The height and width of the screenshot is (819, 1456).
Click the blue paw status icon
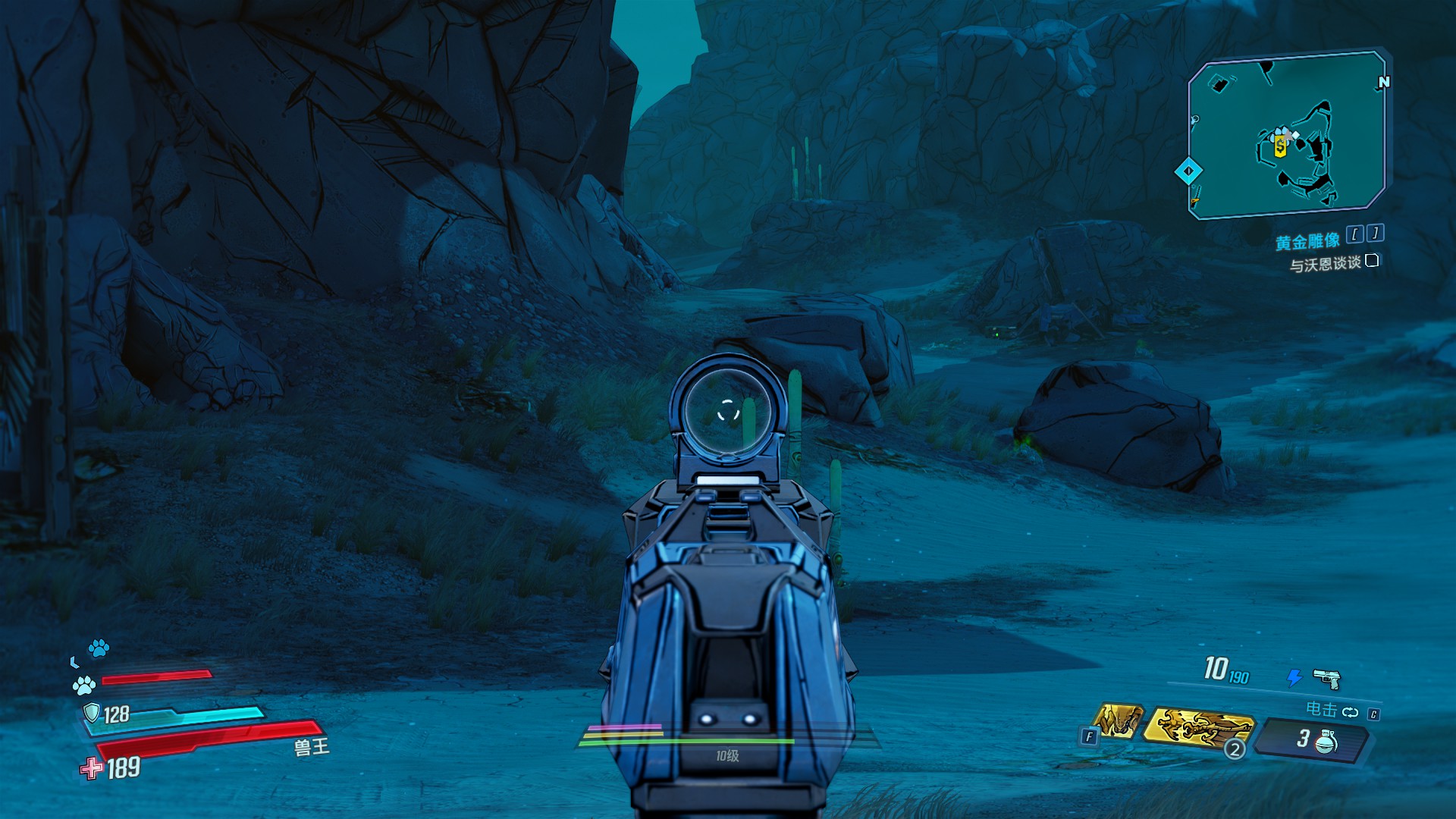(99, 648)
